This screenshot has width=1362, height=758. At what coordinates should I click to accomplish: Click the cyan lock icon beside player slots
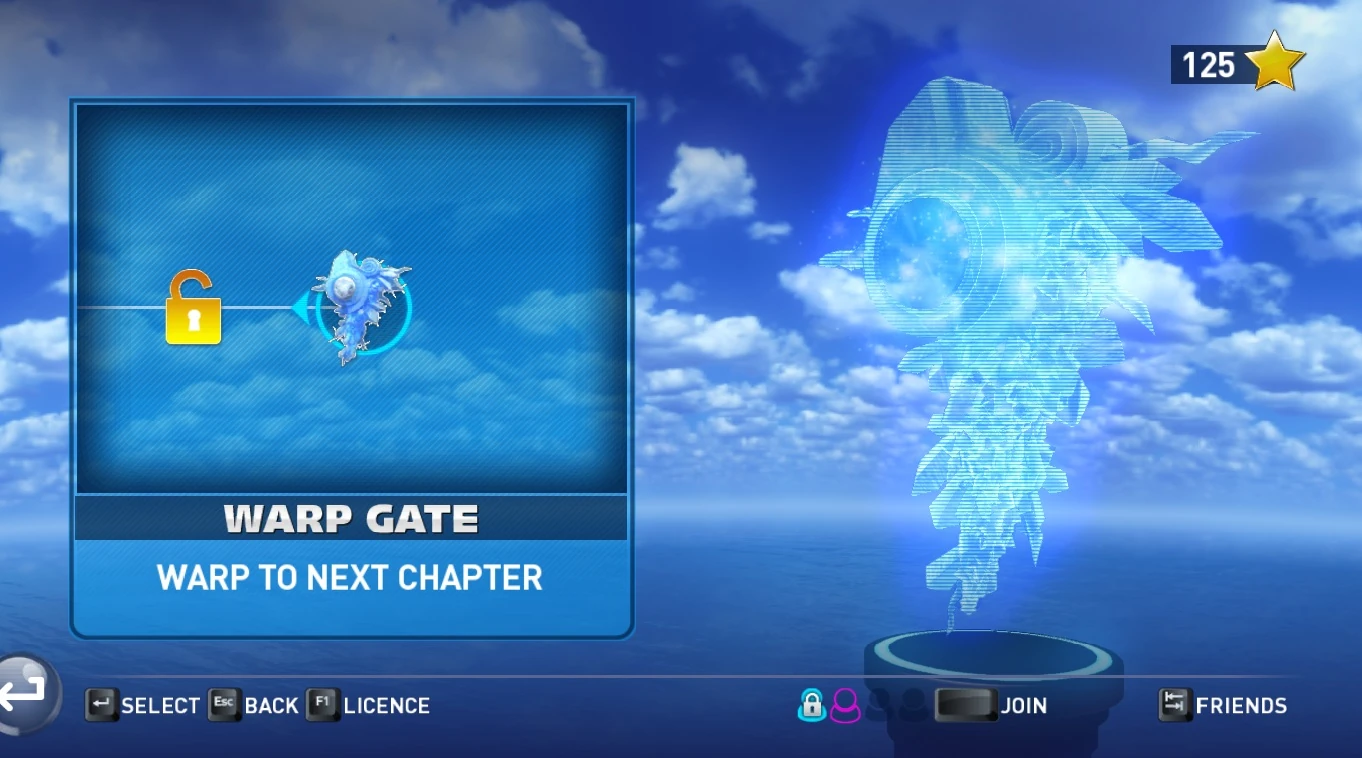tap(811, 705)
